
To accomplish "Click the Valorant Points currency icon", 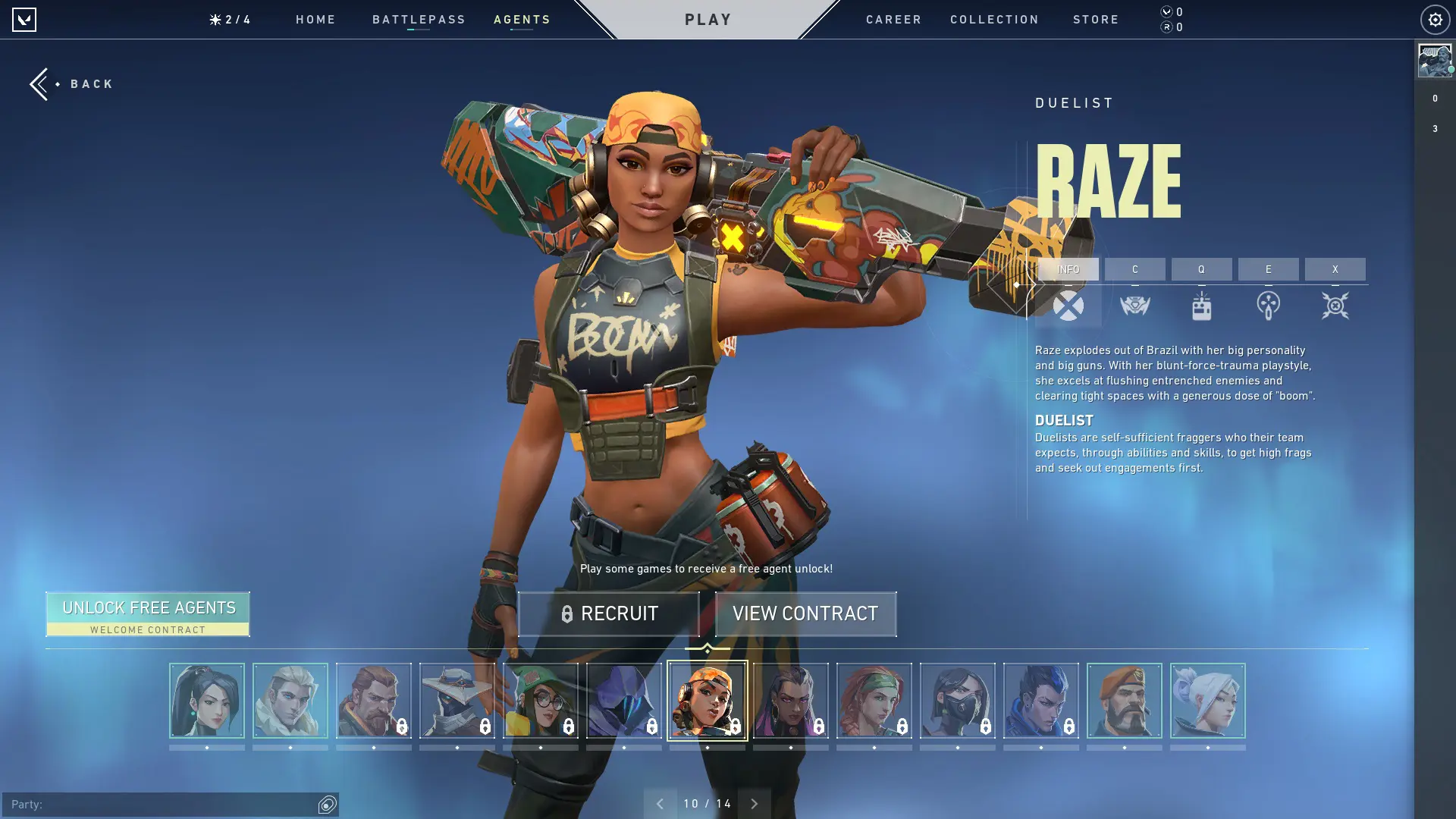I will click(1166, 12).
